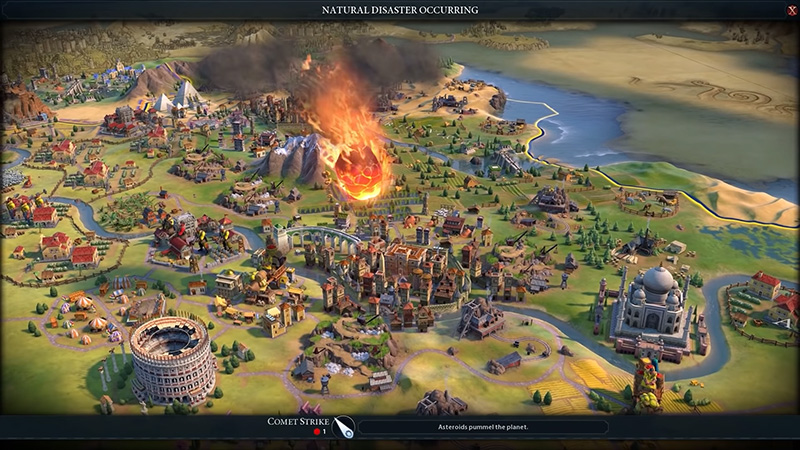Click the Comet Strike comet icon
800x450 pixels.
(x=344, y=427)
